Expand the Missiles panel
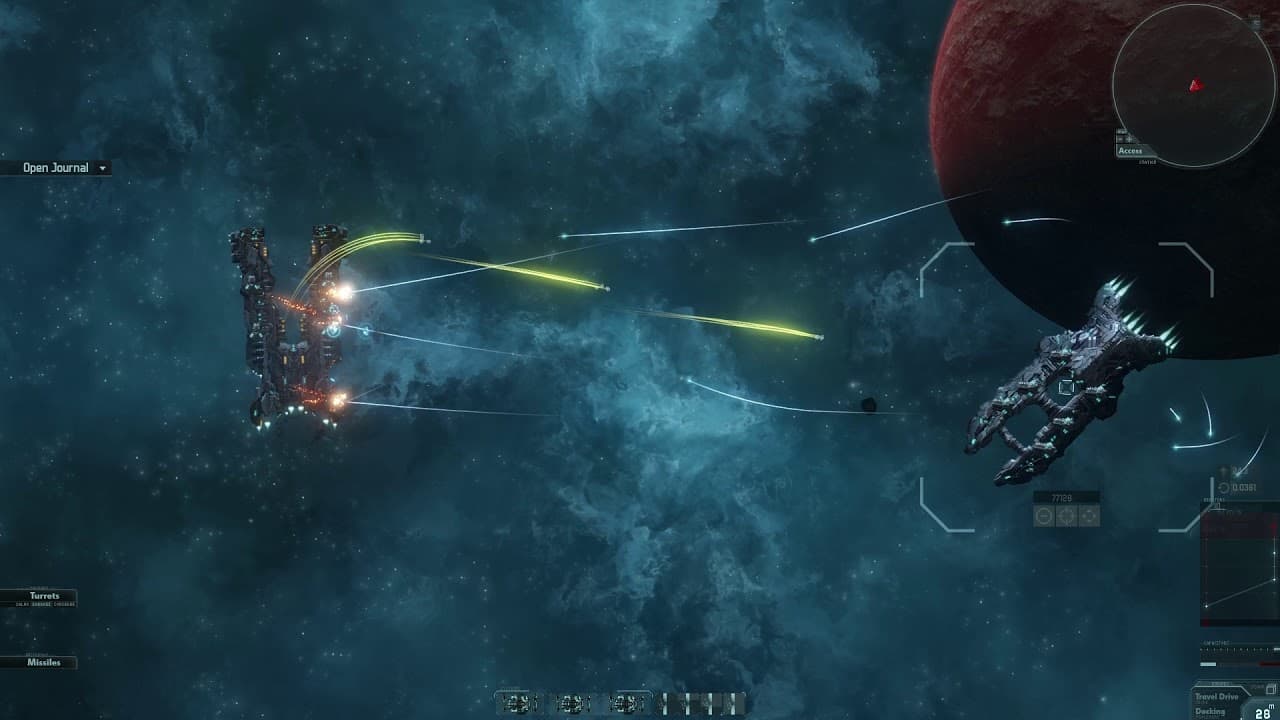The height and width of the screenshot is (720, 1280). click(x=44, y=662)
